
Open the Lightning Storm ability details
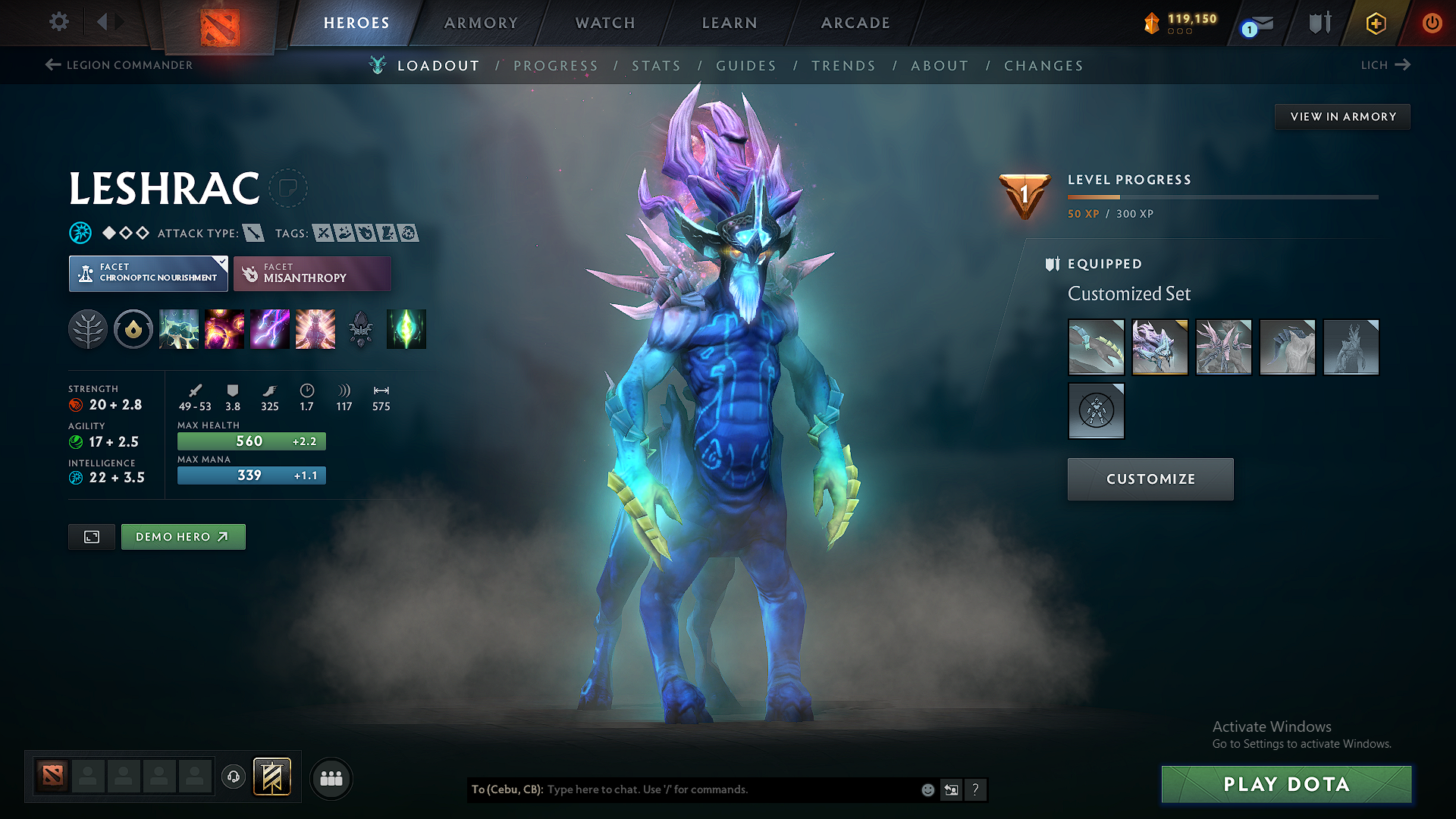[270, 329]
